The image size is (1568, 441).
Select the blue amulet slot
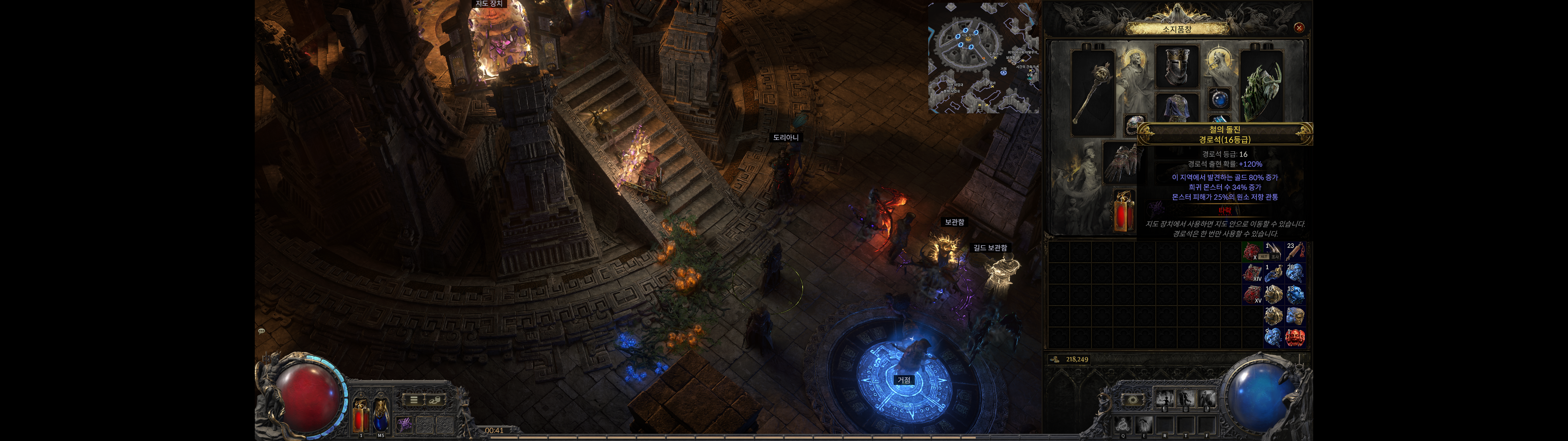[1219, 99]
